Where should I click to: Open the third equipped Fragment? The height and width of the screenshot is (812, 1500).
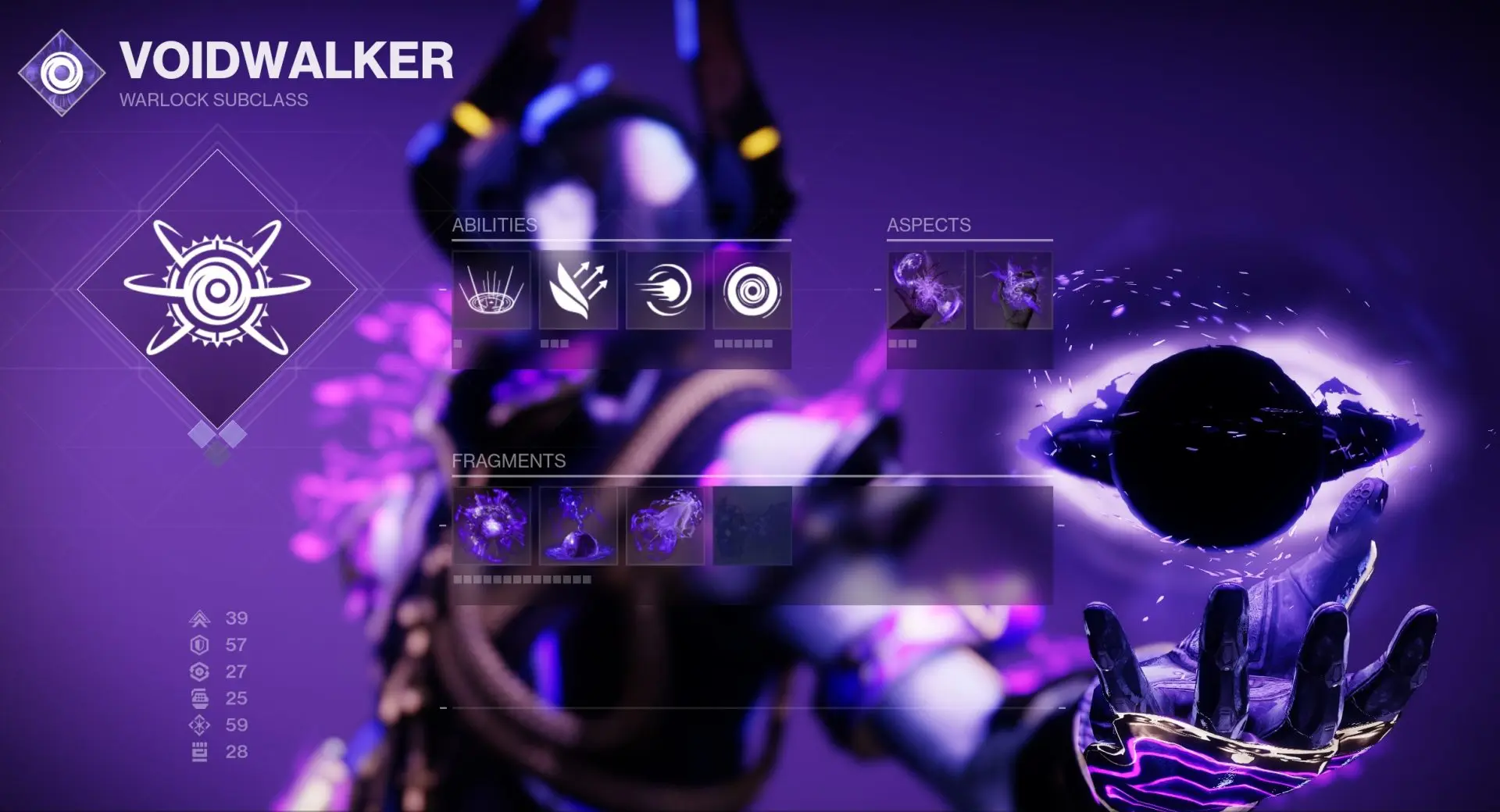pyautogui.click(x=664, y=527)
